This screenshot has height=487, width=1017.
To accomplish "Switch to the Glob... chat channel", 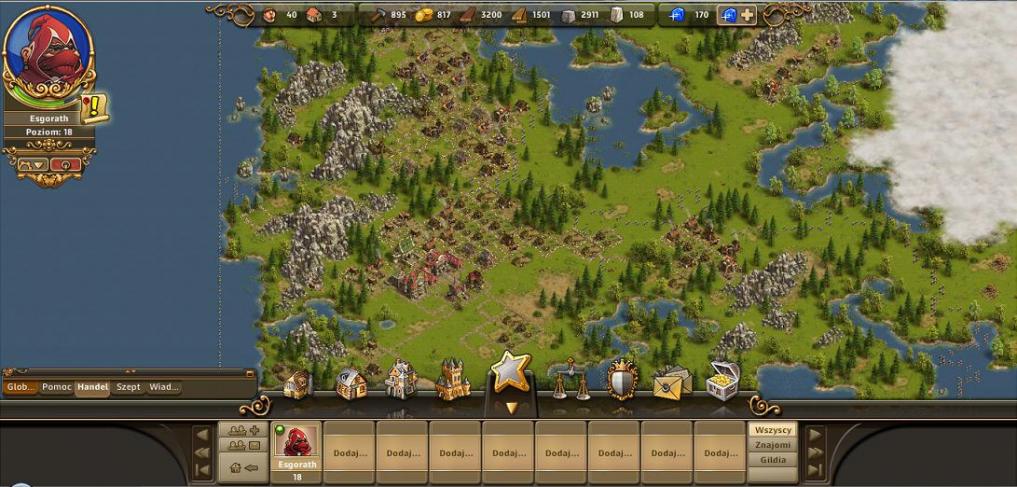I will pos(20,387).
